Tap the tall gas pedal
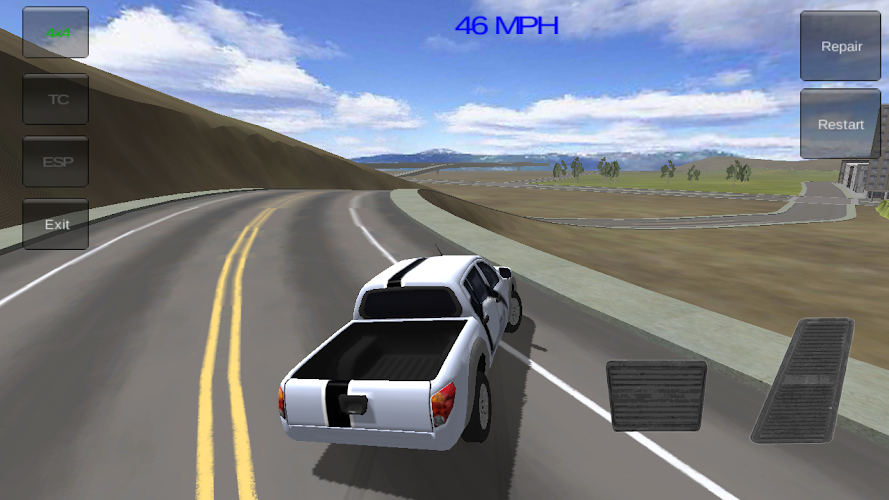This screenshot has width=889, height=500. 805,381
